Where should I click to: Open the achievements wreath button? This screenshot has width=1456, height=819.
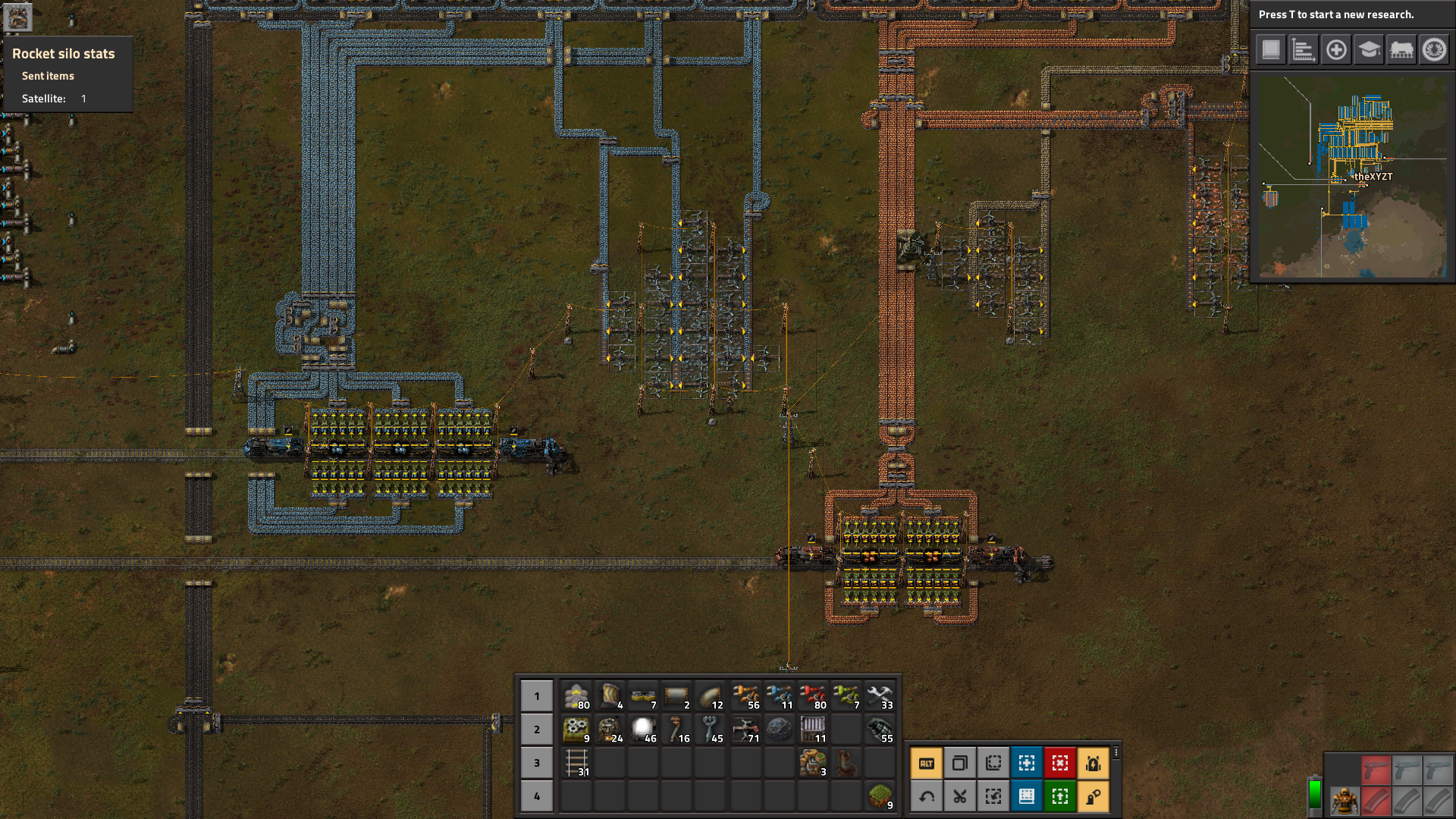[x=1434, y=50]
